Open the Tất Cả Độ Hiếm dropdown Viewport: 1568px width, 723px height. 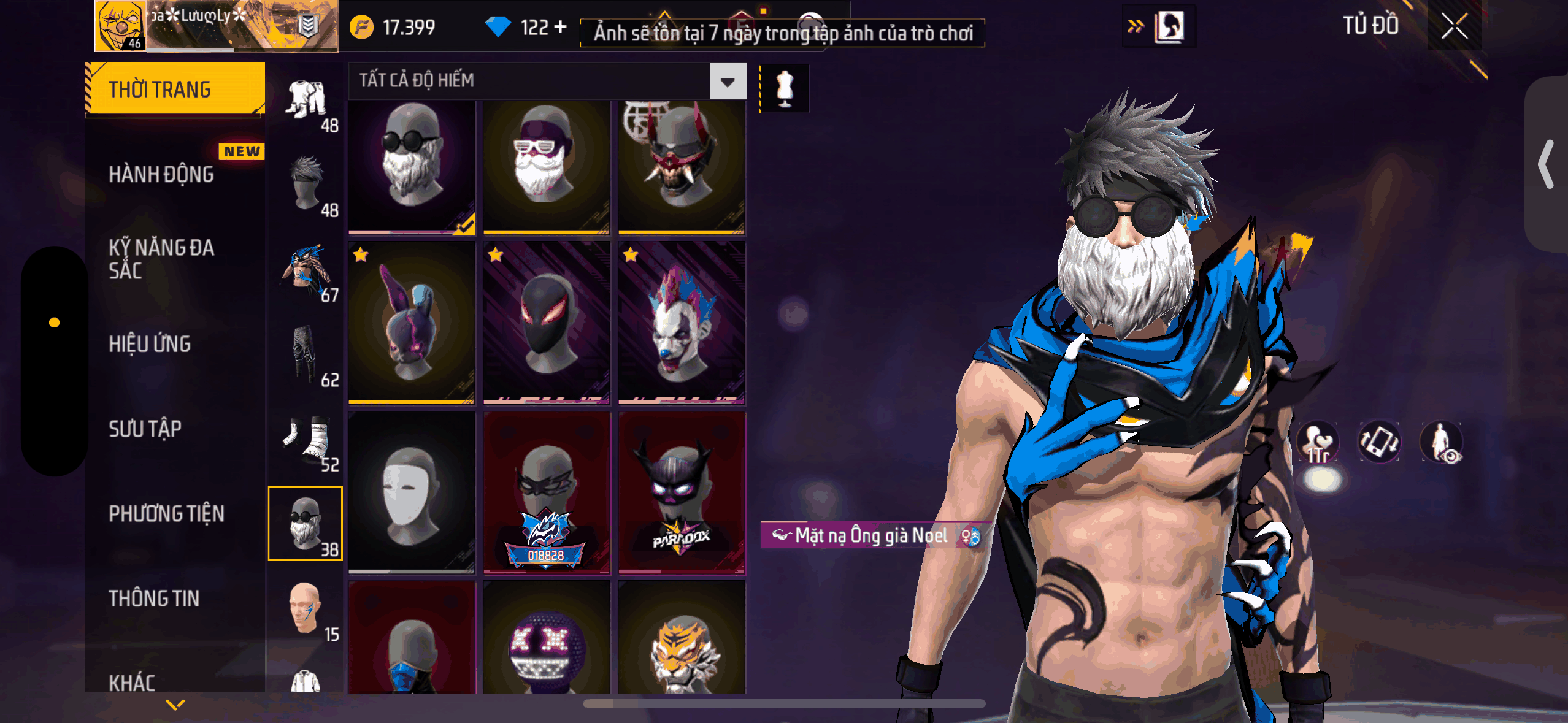point(728,81)
